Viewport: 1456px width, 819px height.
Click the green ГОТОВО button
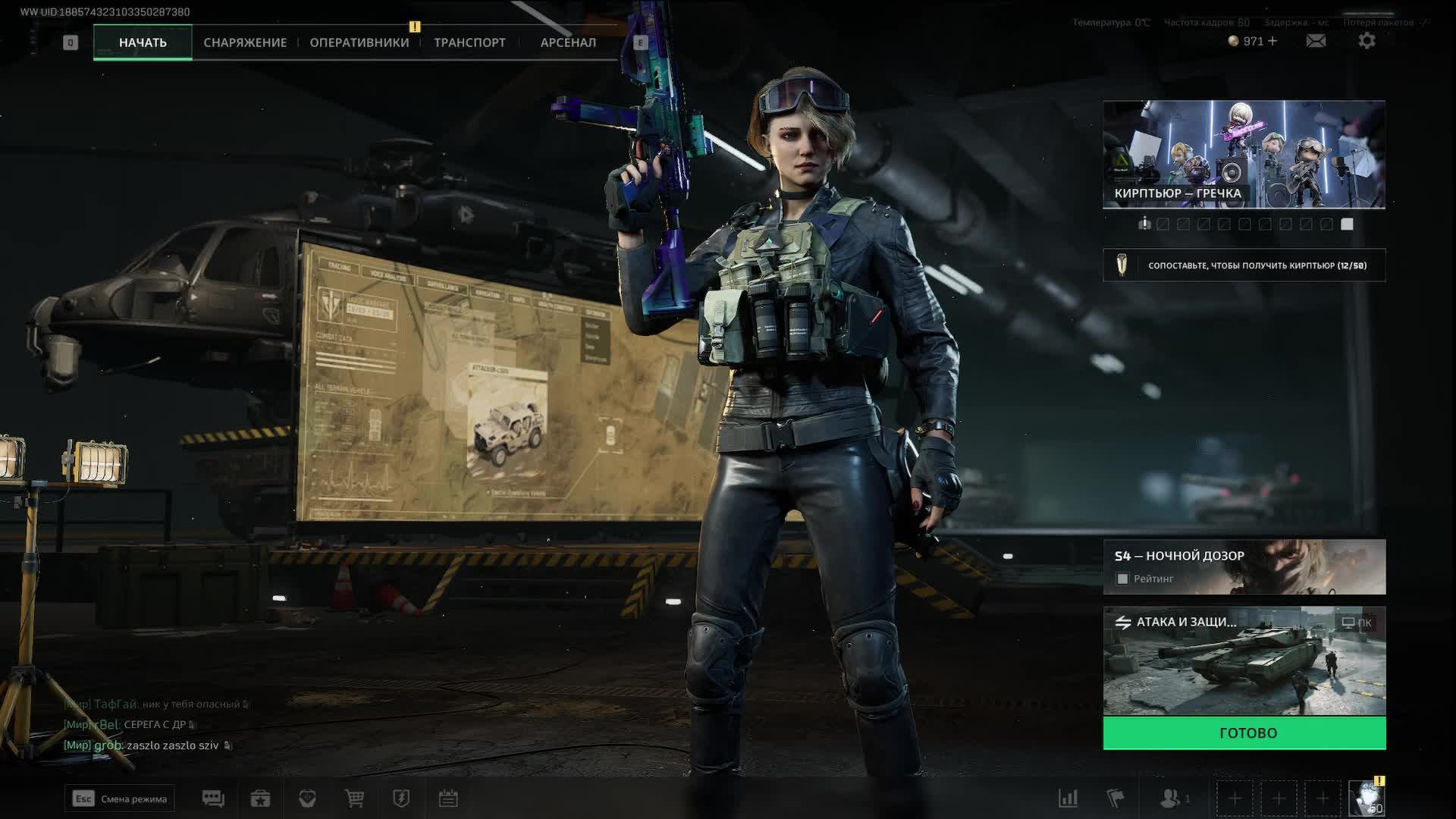pos(1244,733)
